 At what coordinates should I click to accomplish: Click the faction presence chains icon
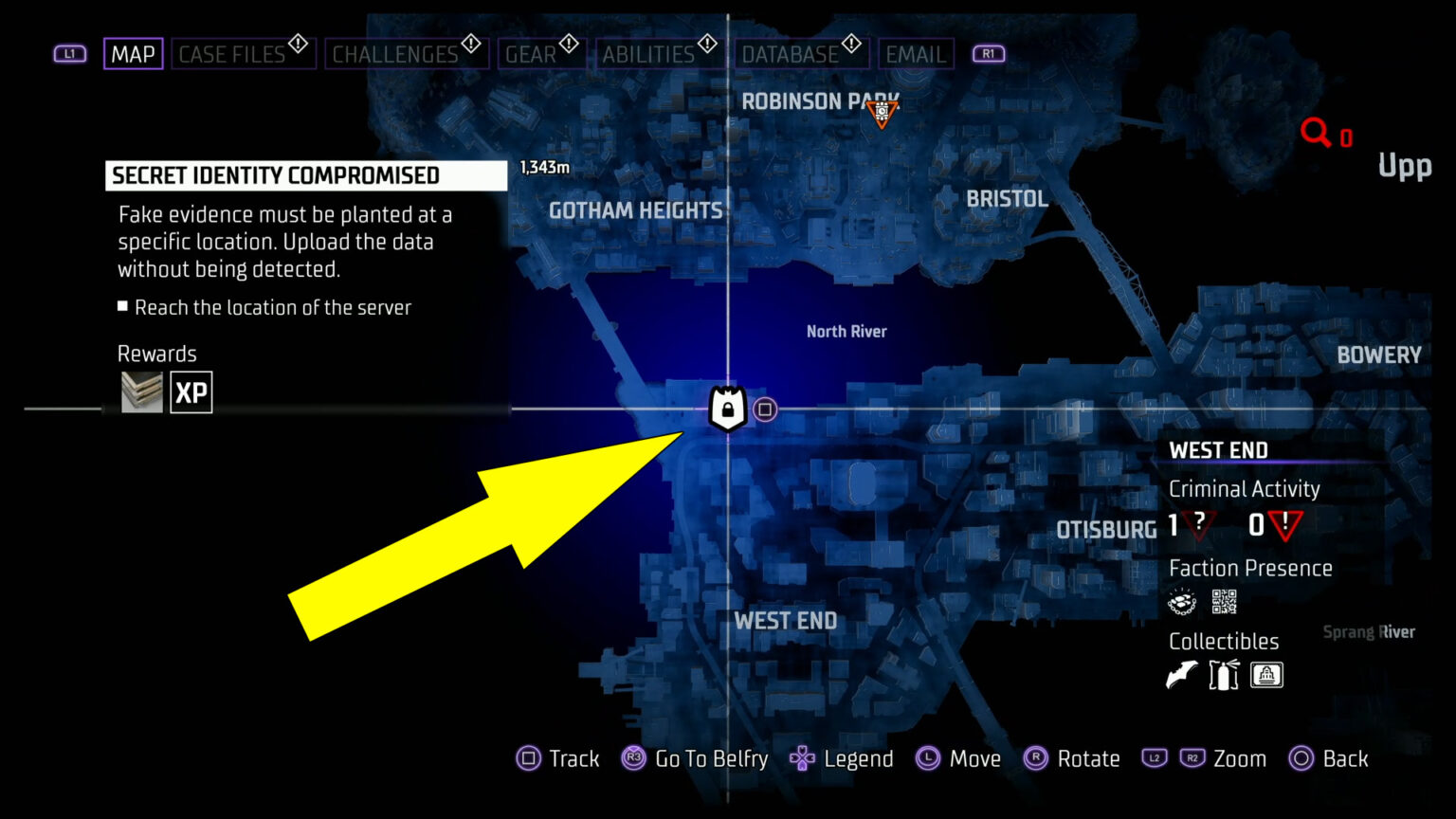click(1180, 602)
